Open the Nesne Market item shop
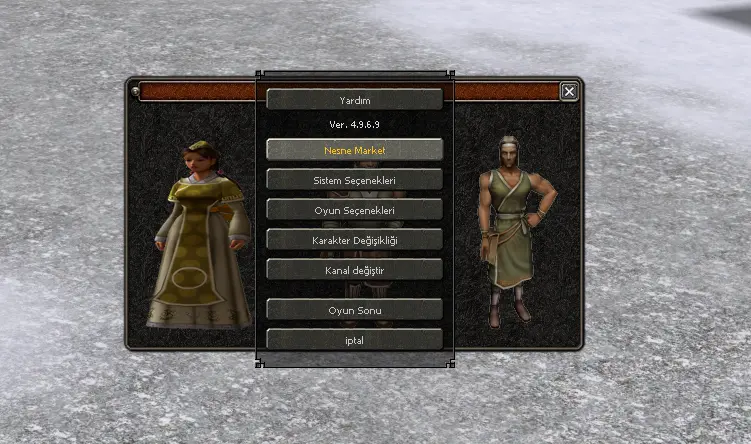The width and height of the screenshot is (751, 444). tap(354, 150)
